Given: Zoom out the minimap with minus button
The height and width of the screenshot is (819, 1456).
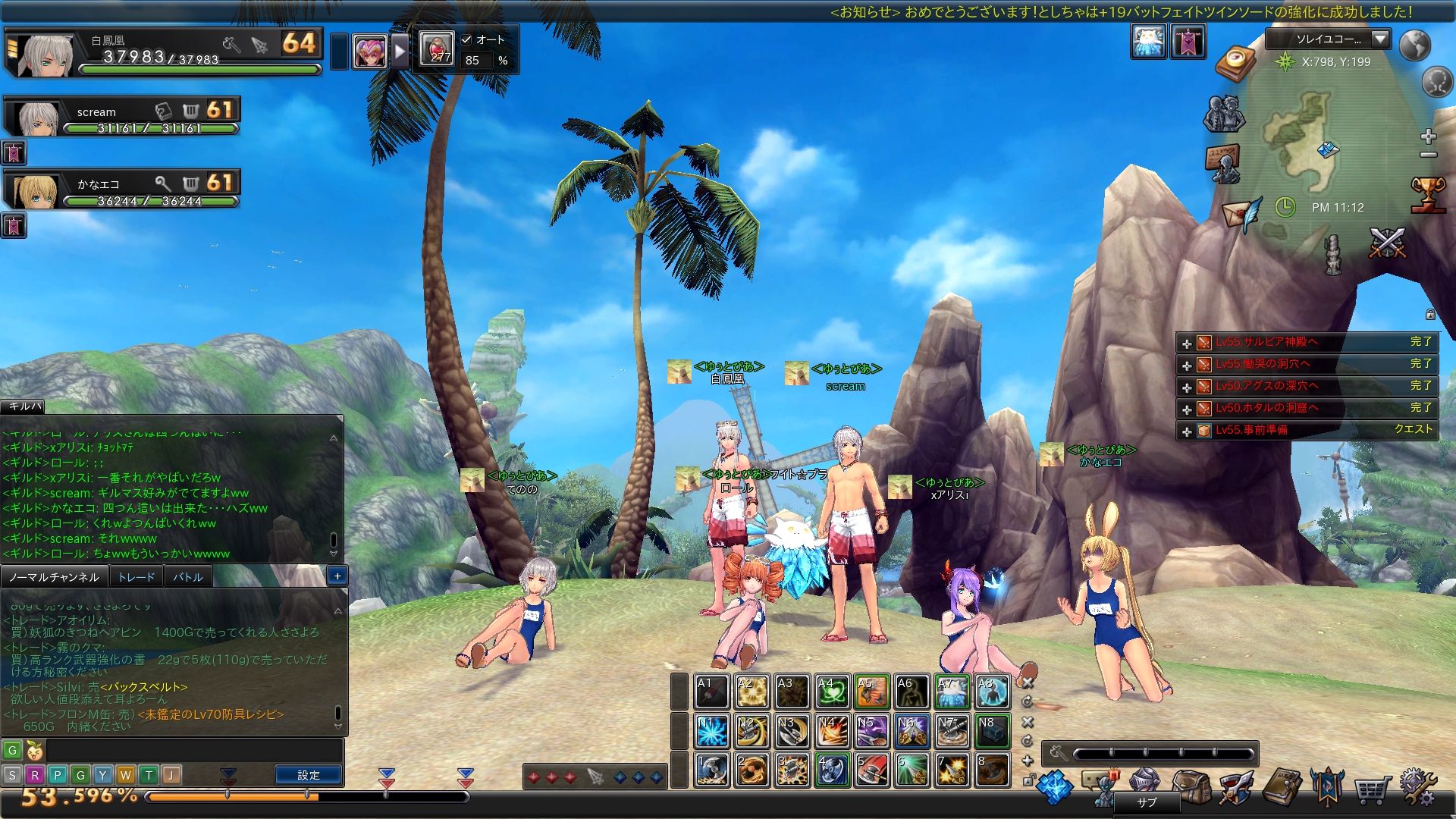Looking at the screenshot, I should pos(1429,155).
